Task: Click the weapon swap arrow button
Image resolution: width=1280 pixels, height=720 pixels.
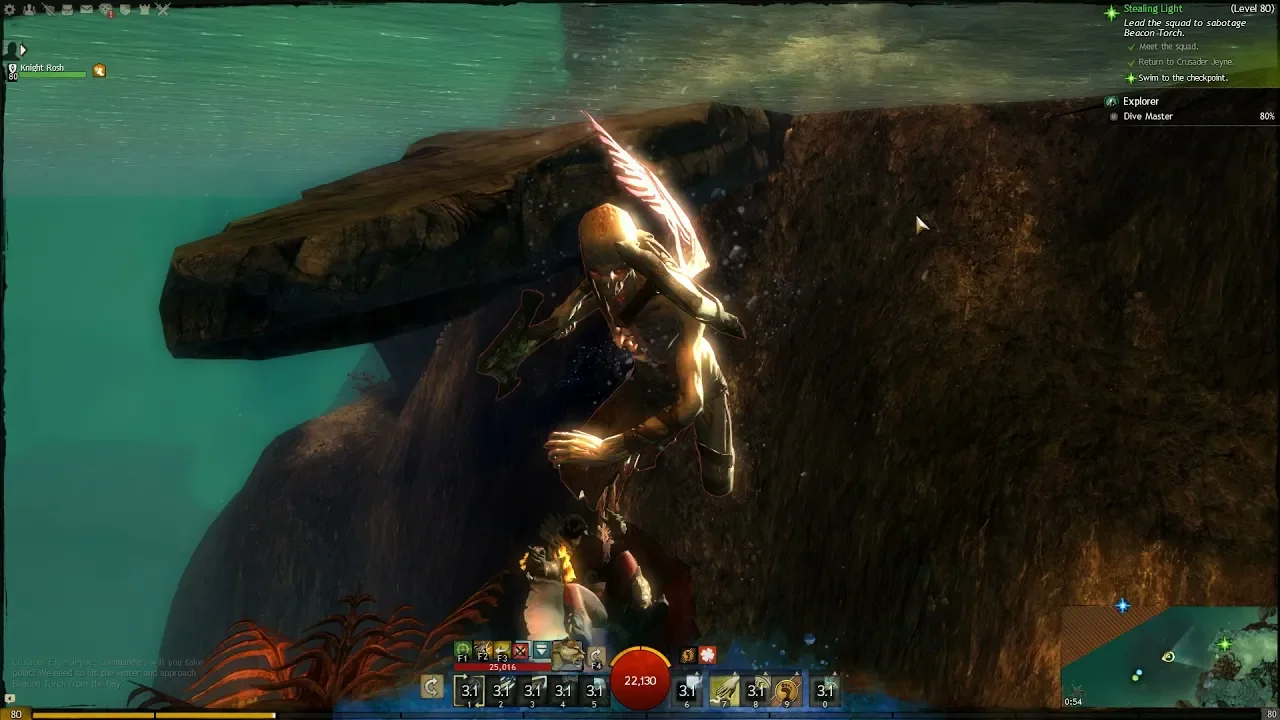Action: 432,687
